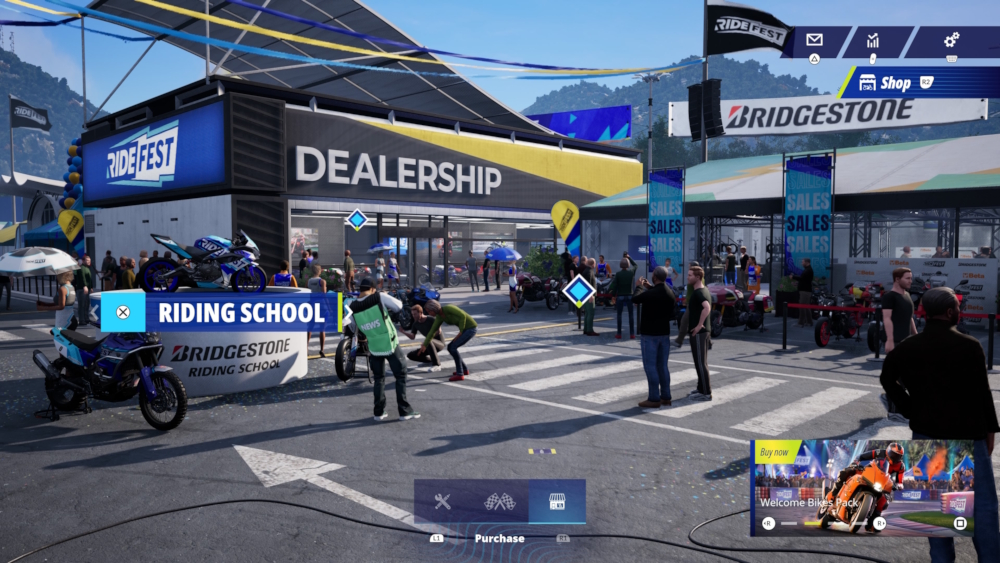Switch to the wrench and screwdriver tab

pyautogui.click(x=442, y=502)
